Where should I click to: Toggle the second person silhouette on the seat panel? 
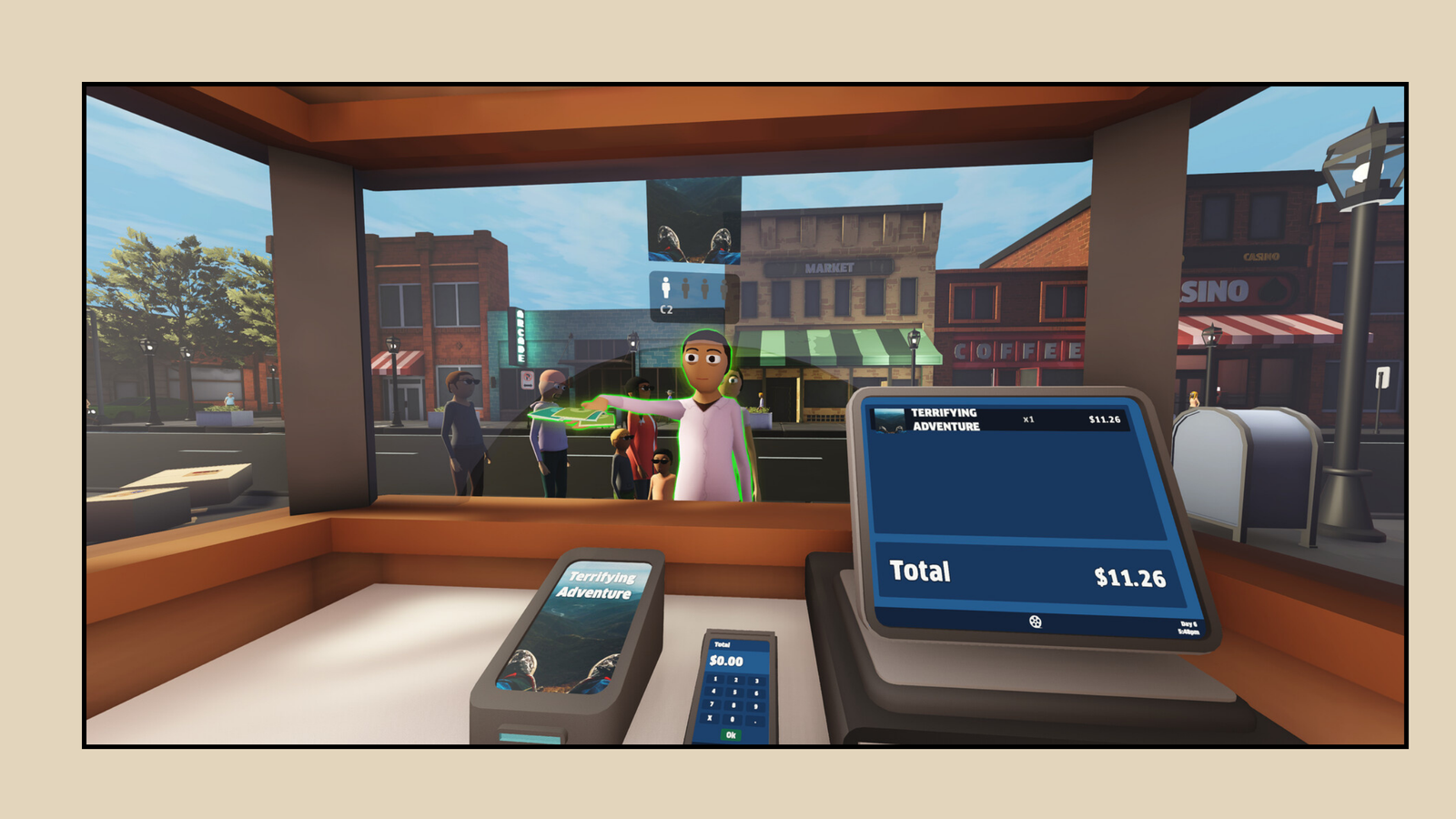(685, 287)
